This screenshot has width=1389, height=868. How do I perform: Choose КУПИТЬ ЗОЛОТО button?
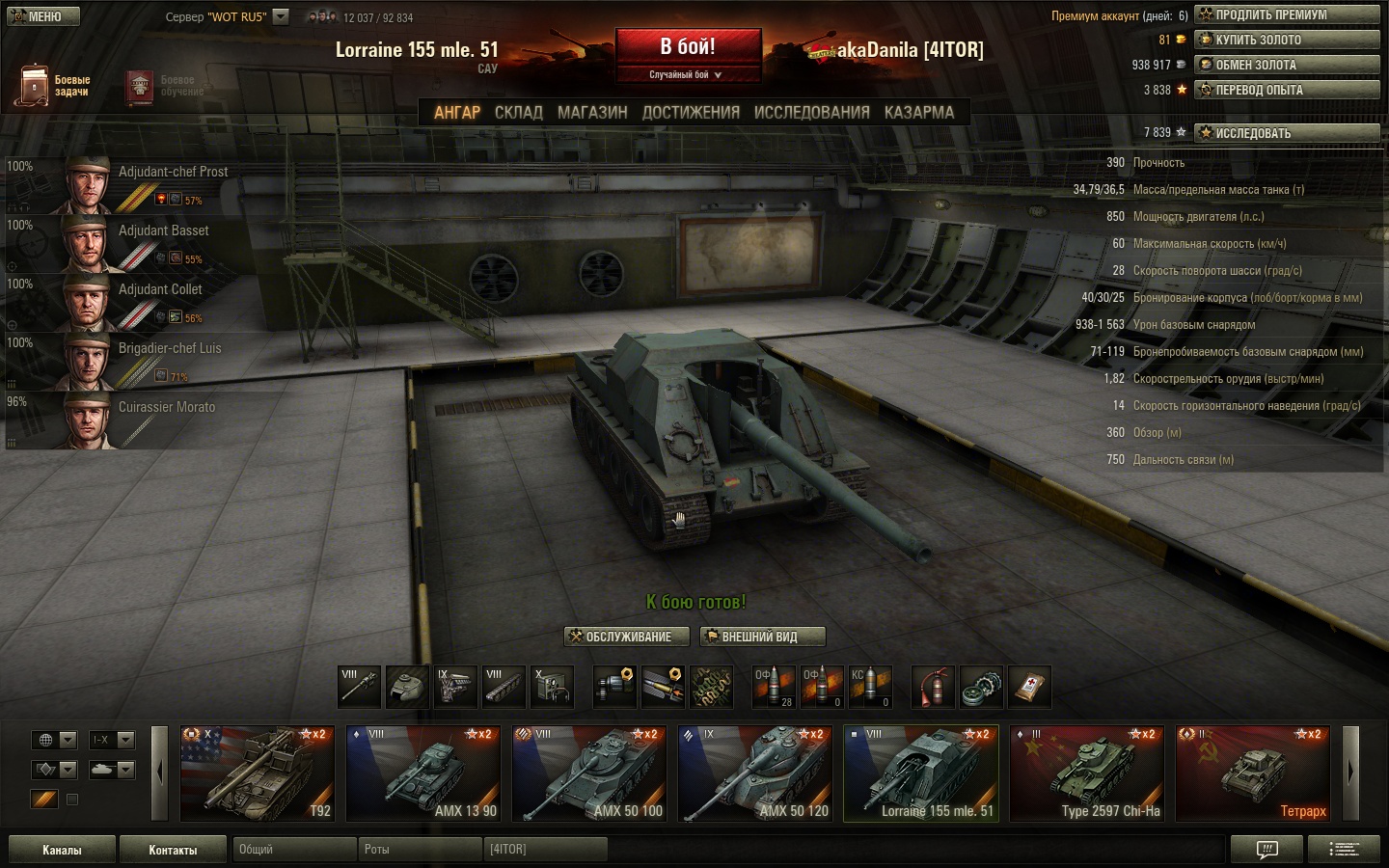pyautogui.click(x=1287, y=40)
